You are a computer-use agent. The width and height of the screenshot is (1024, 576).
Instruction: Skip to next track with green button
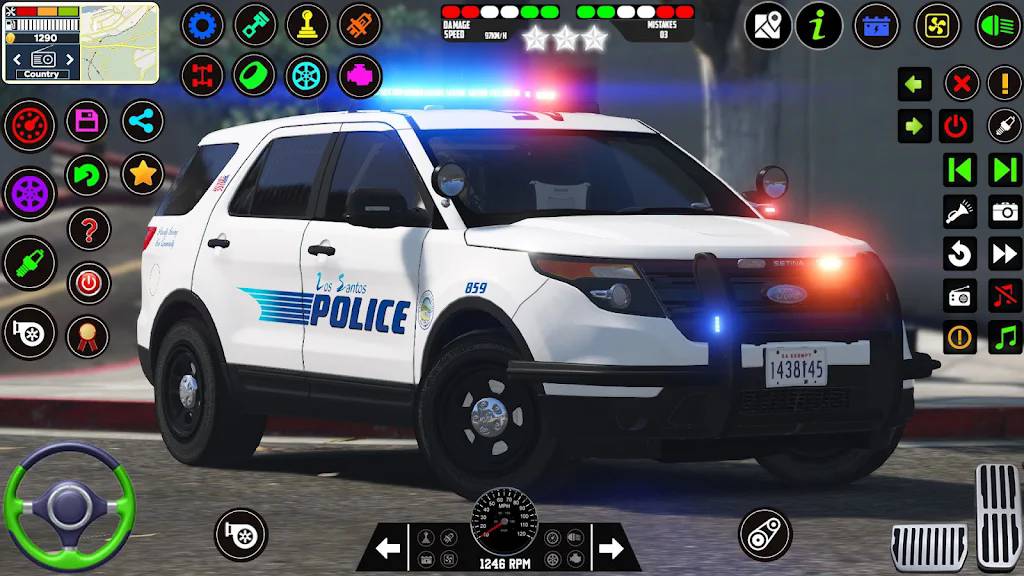tap(1005, 169)
